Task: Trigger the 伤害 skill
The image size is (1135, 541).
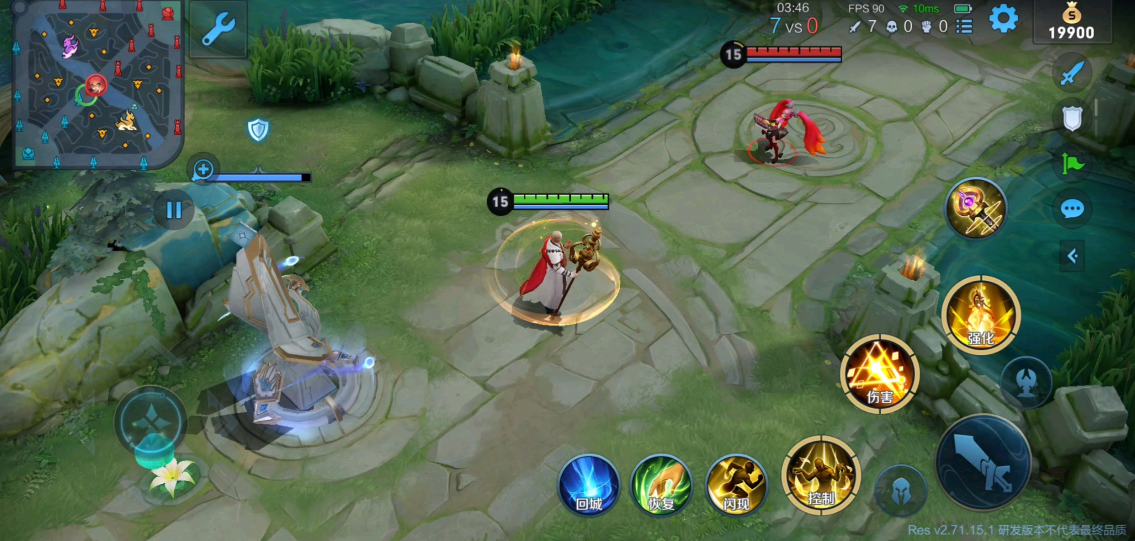Action: point(879,374)
